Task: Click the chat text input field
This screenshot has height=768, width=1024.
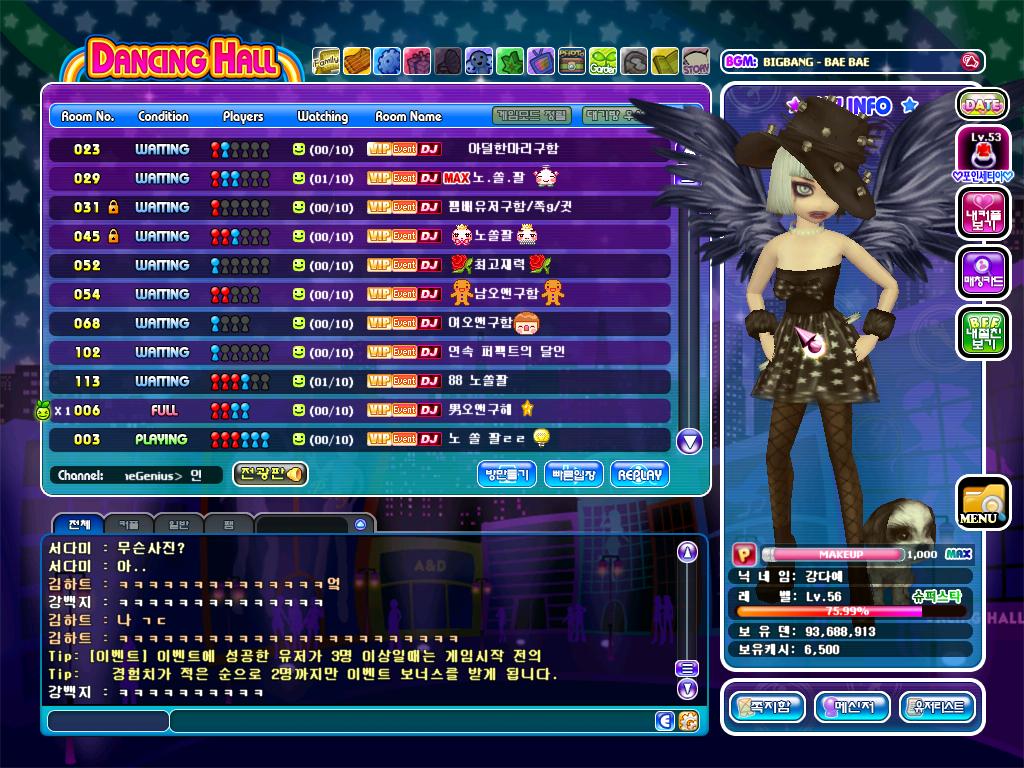Action: pyautogui.click(x=410, y=721)
